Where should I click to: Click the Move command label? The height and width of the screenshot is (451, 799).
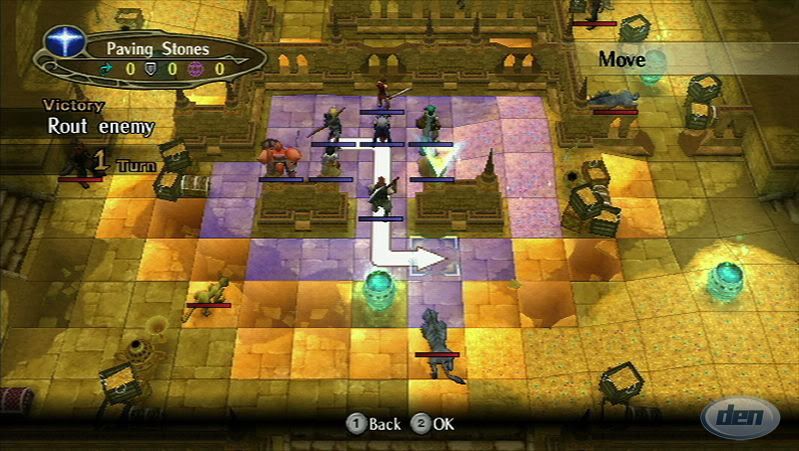click(x=622, y=59)
